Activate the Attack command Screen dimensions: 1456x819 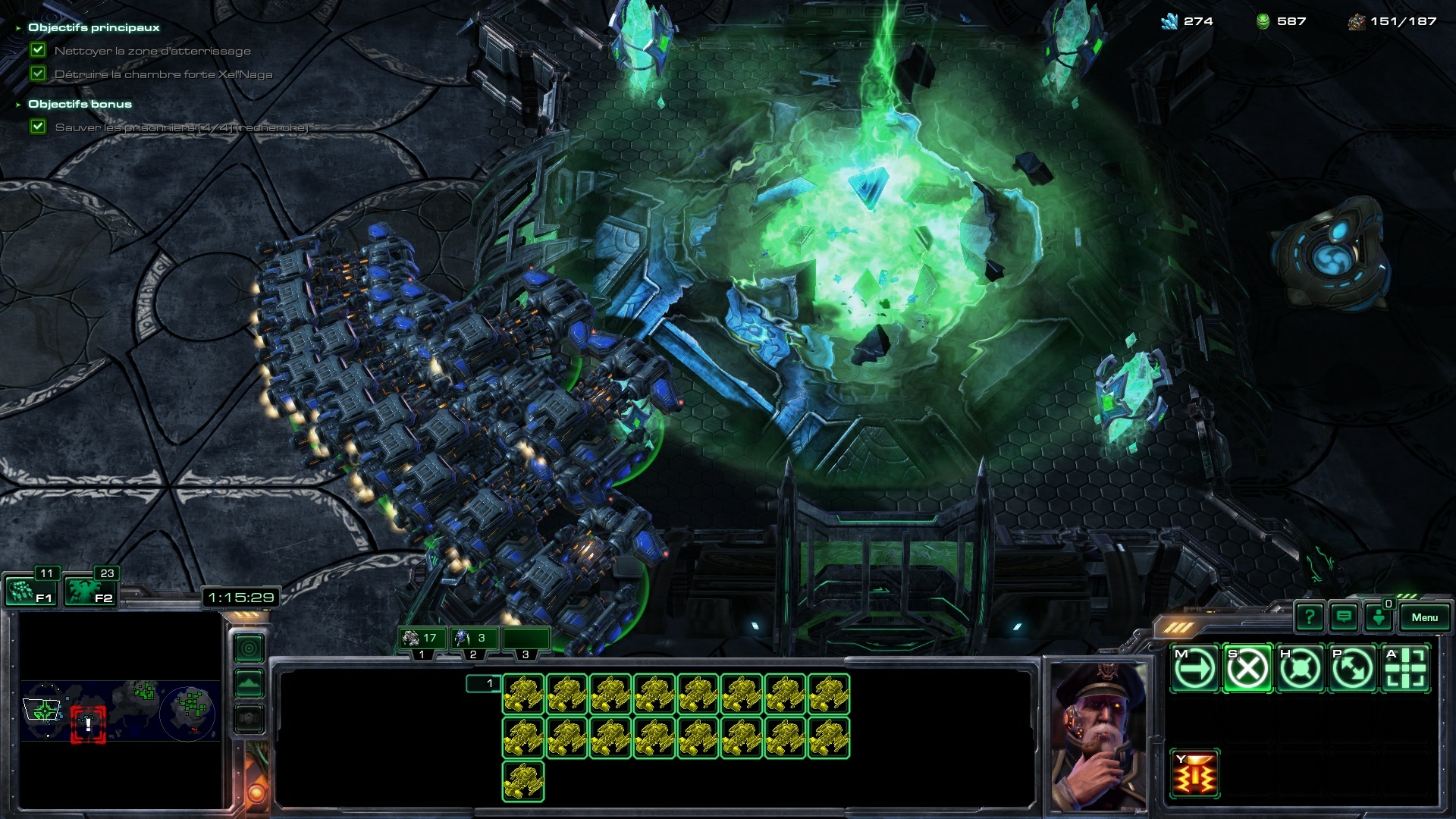coord(1405,669)
